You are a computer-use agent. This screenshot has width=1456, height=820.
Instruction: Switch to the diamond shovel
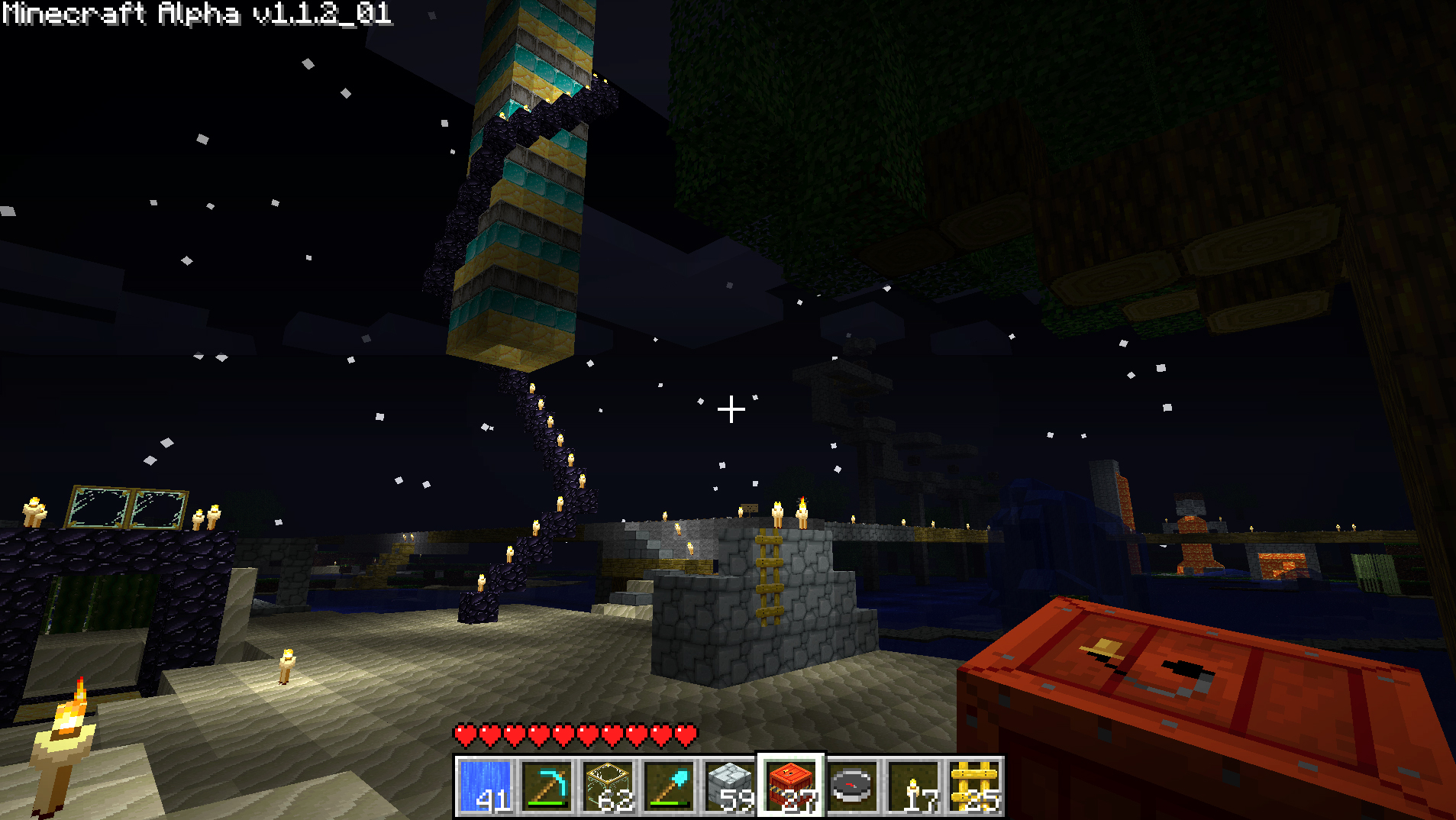point(669,786)
